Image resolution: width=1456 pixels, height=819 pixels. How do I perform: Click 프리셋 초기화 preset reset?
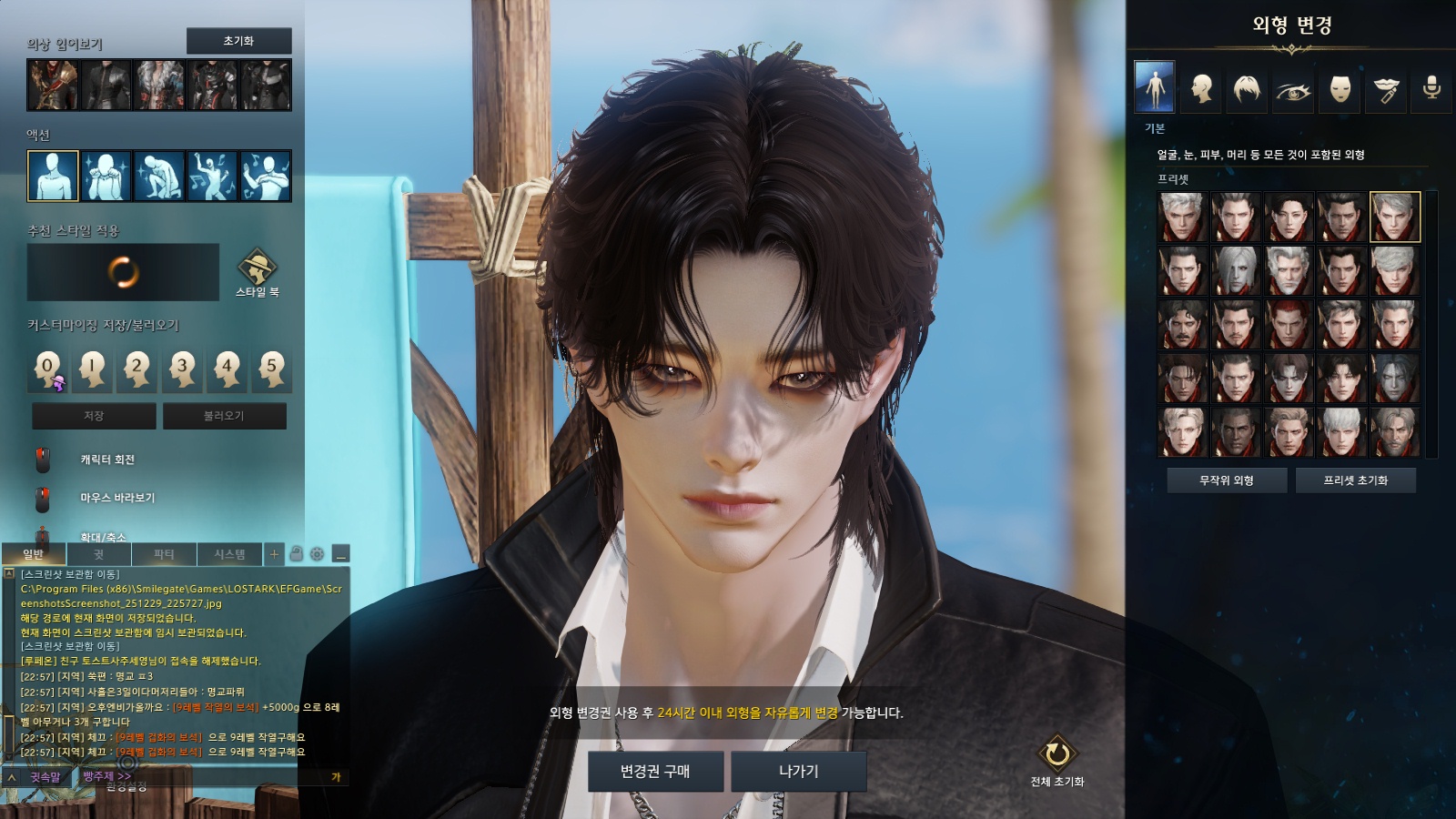click(x=1355, y=480)
